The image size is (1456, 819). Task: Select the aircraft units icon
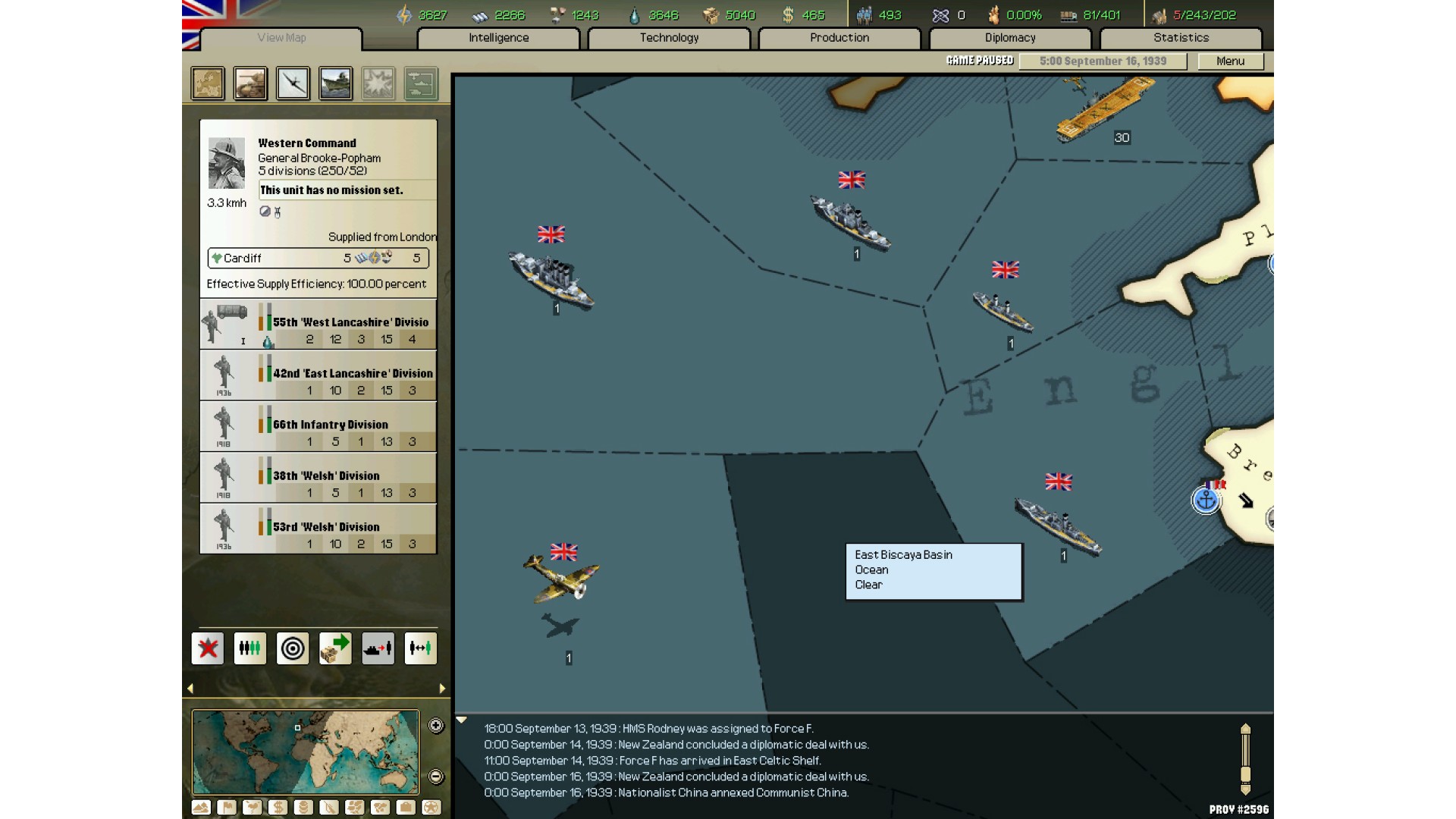click(293, 83)
